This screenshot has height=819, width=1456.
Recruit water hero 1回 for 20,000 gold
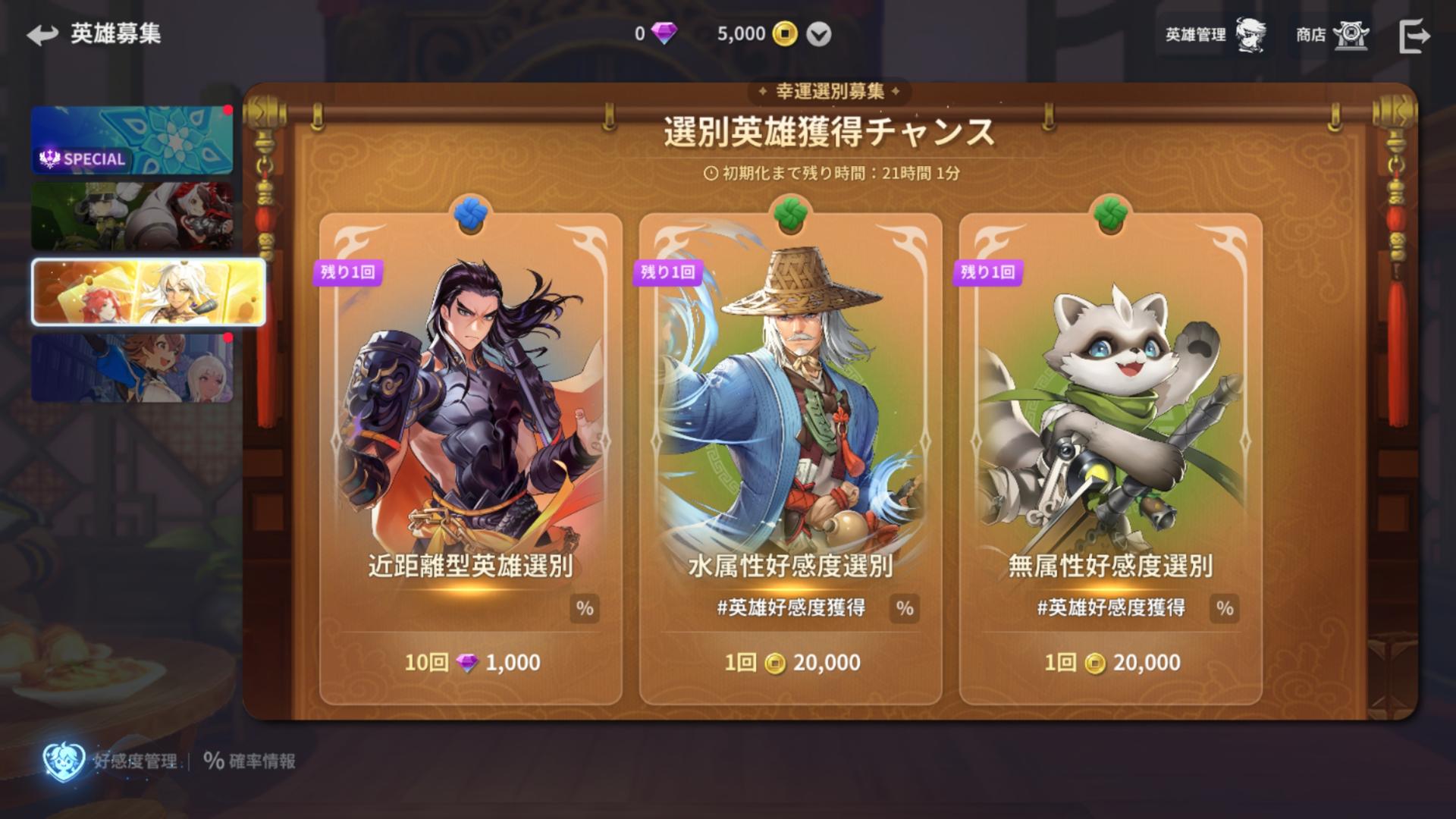(x=792, y=663)
